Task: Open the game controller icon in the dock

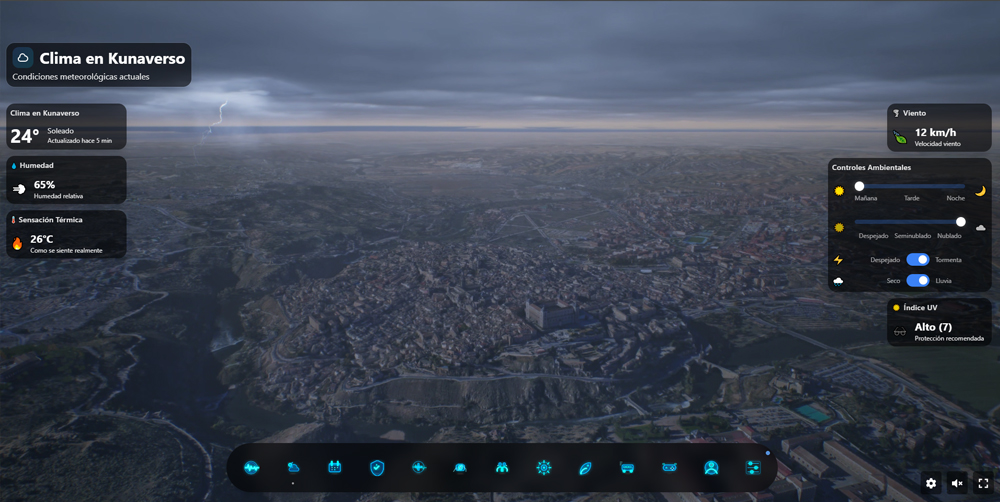Action: [669, 467]
